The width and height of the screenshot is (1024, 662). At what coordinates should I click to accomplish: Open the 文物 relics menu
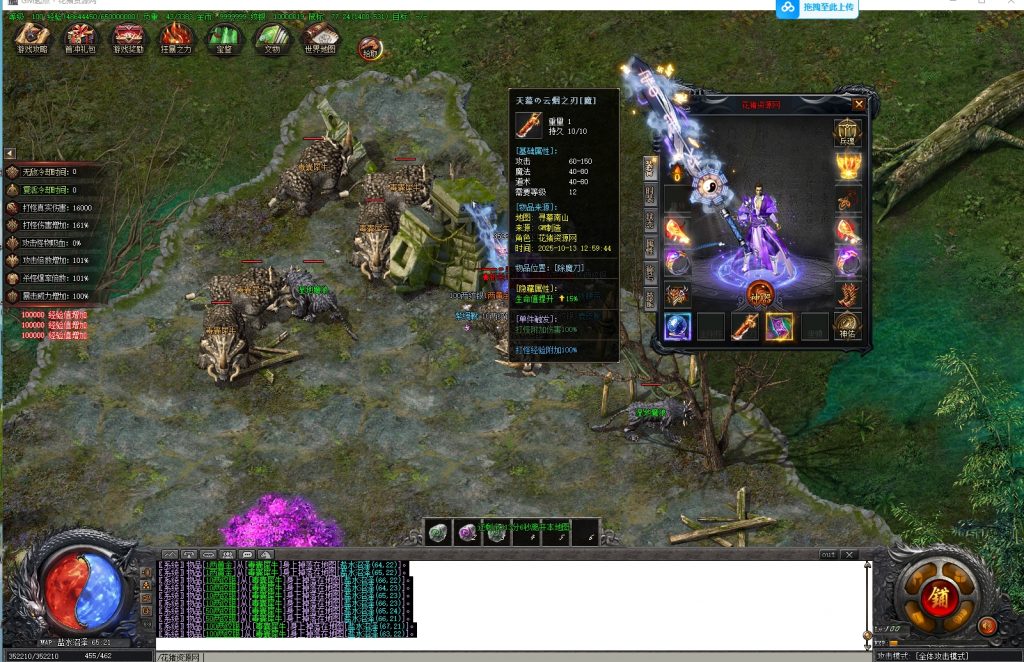272,38
